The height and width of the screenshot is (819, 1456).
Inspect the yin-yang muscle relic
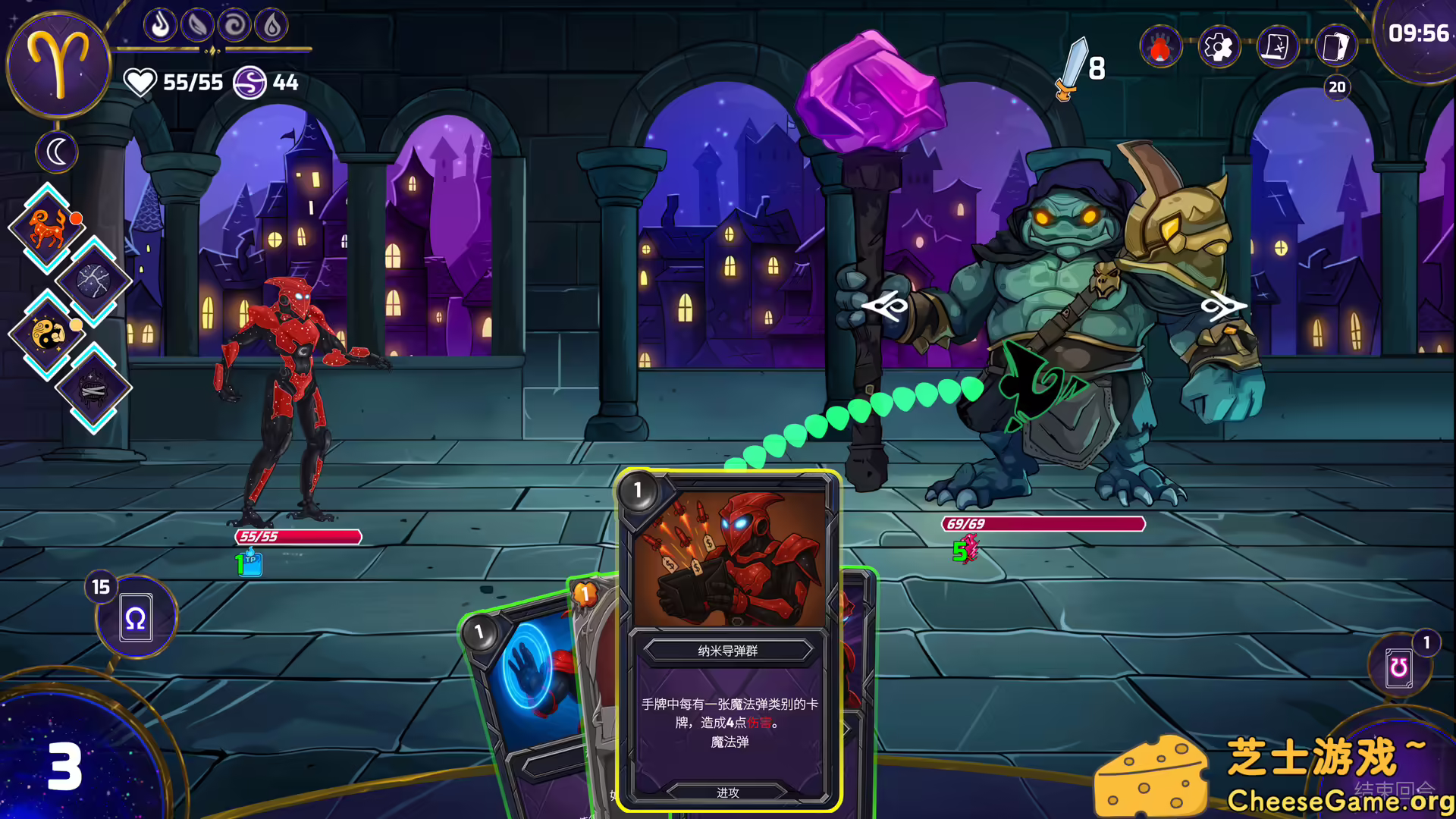pos(48,334)
